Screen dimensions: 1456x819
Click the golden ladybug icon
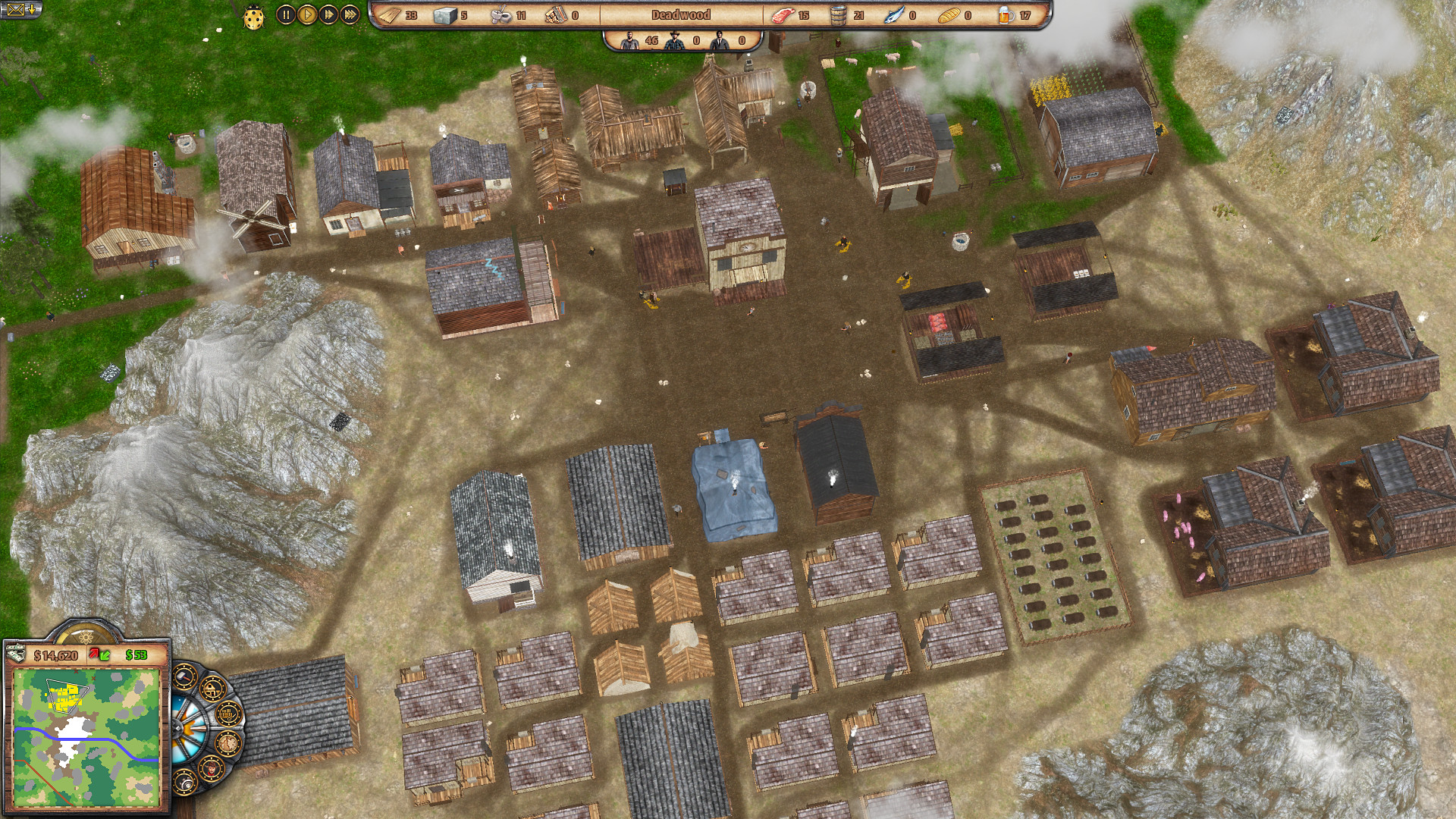point(254,17)
